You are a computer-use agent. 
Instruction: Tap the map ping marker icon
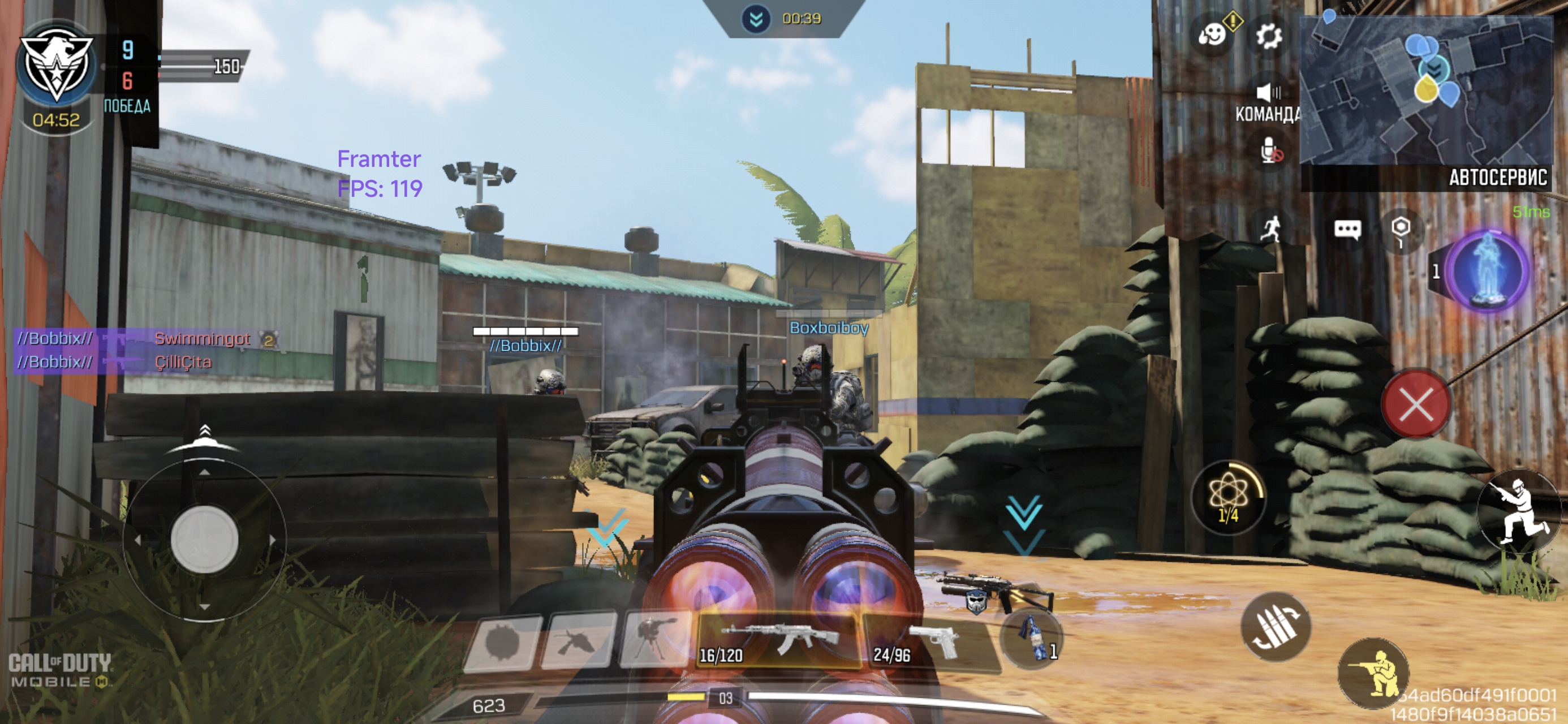pyautogui.click(x=1401, y=230)
